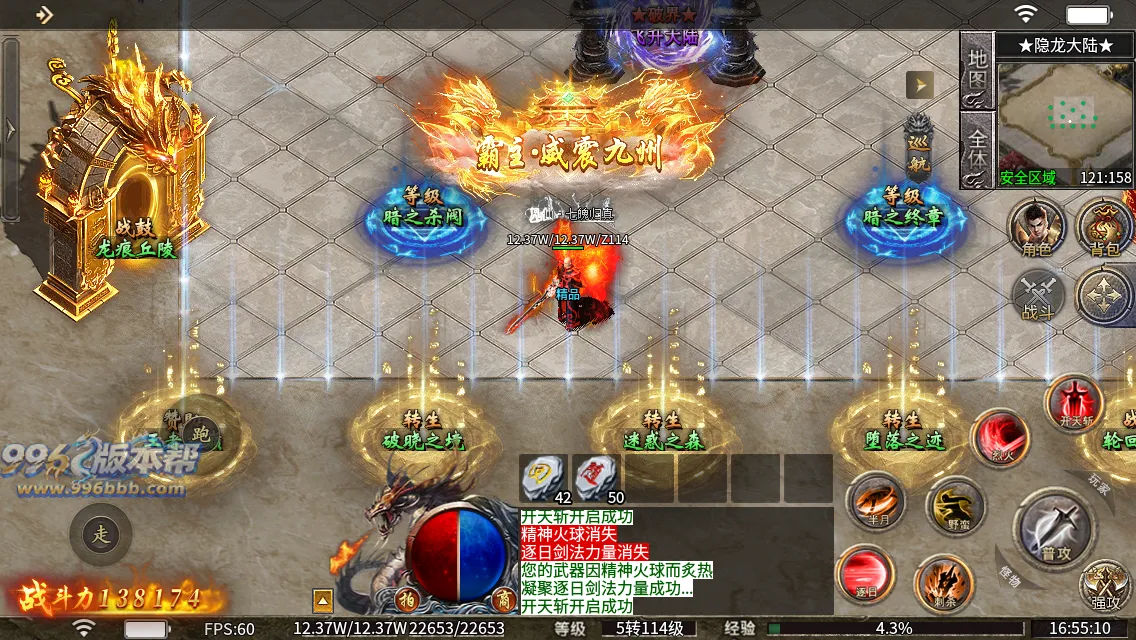This screenshot has width=1136, height=640.
Task: Trigger the 半月 half-moon skill
Action: (x=876, y=501)
